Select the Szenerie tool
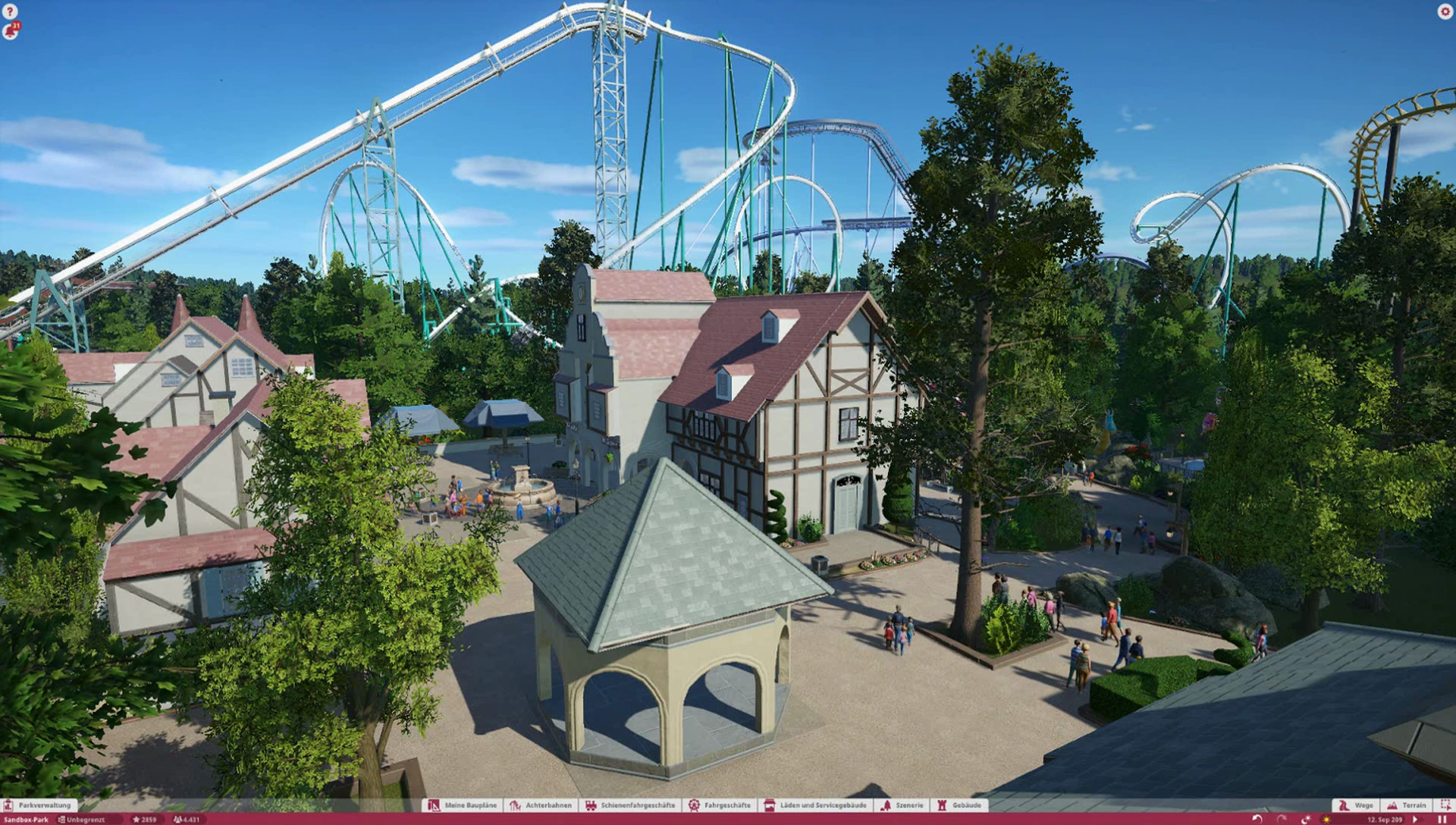The height and width of the screenshot is (825, 1456). [902, 805]
